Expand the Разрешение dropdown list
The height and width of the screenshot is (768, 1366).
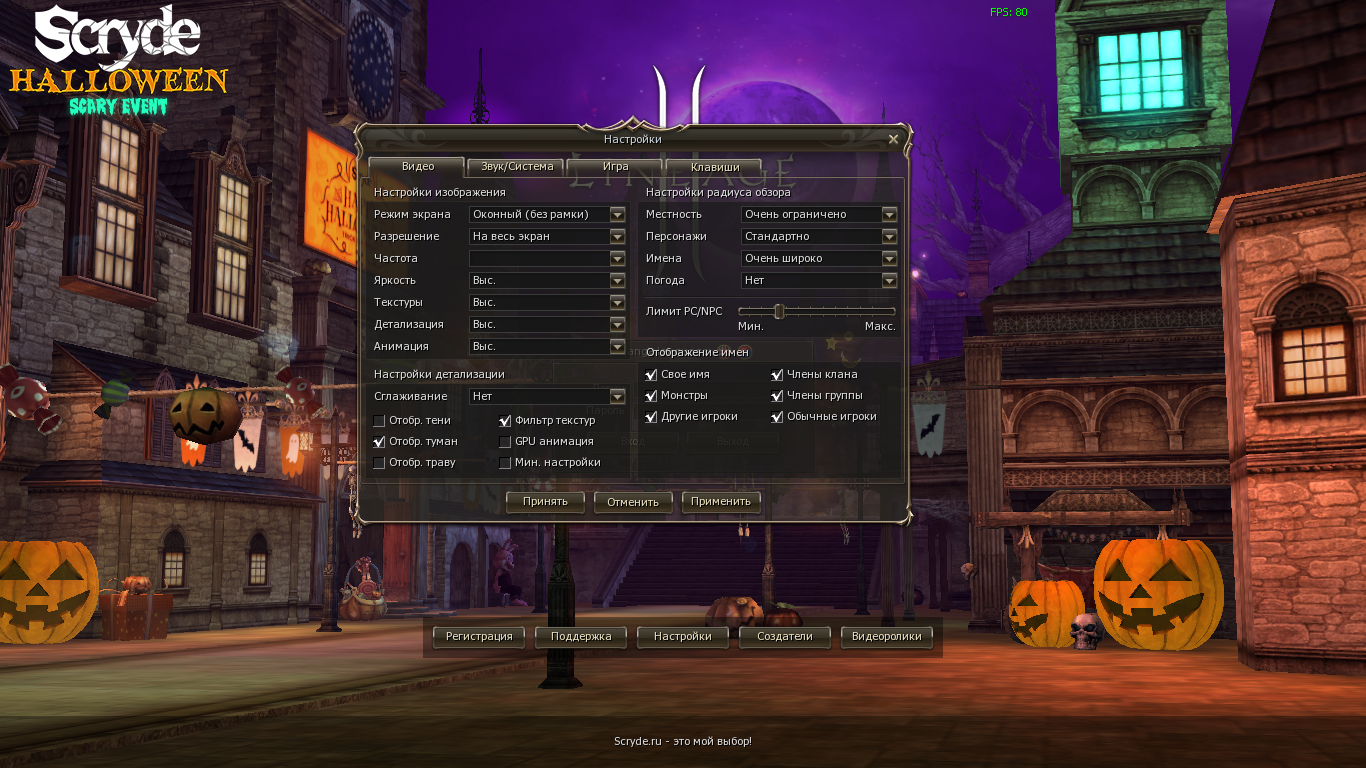617,236
